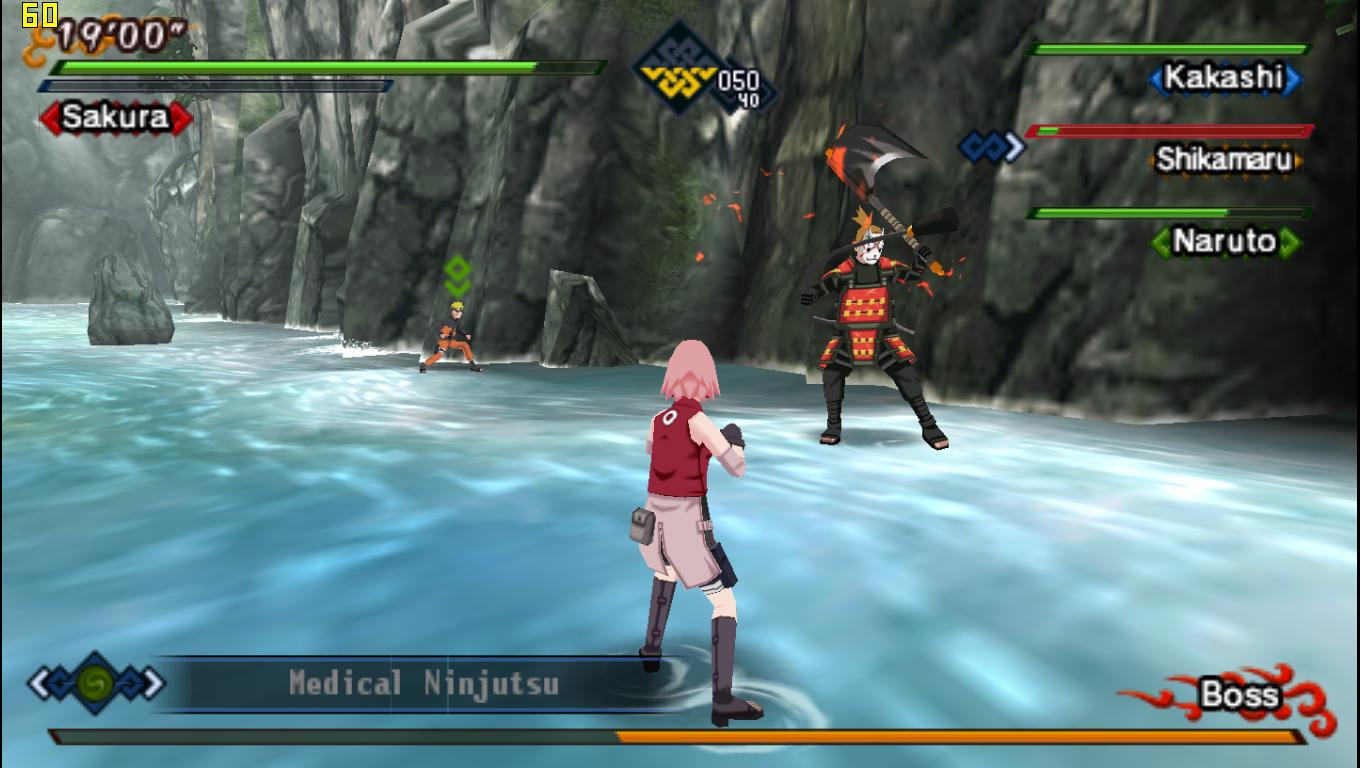
Task: Click the Sakura player name tag
Action: (x=115, y=118)
